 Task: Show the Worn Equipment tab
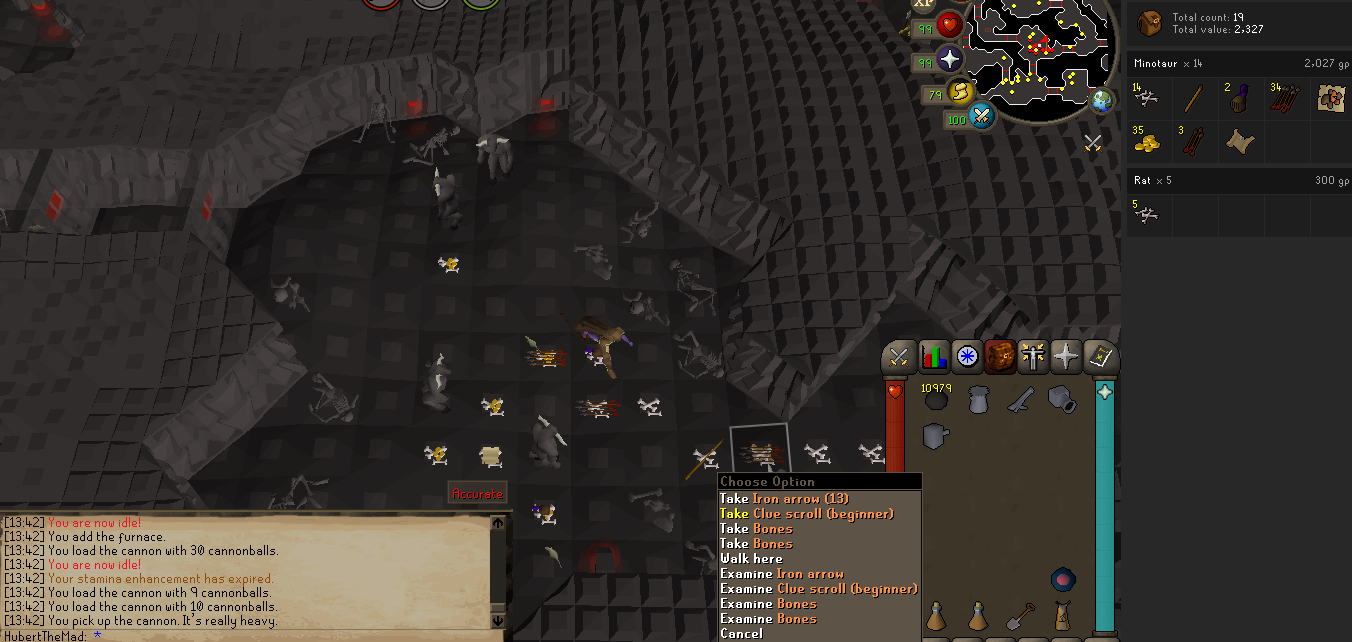click(1033, 356)
